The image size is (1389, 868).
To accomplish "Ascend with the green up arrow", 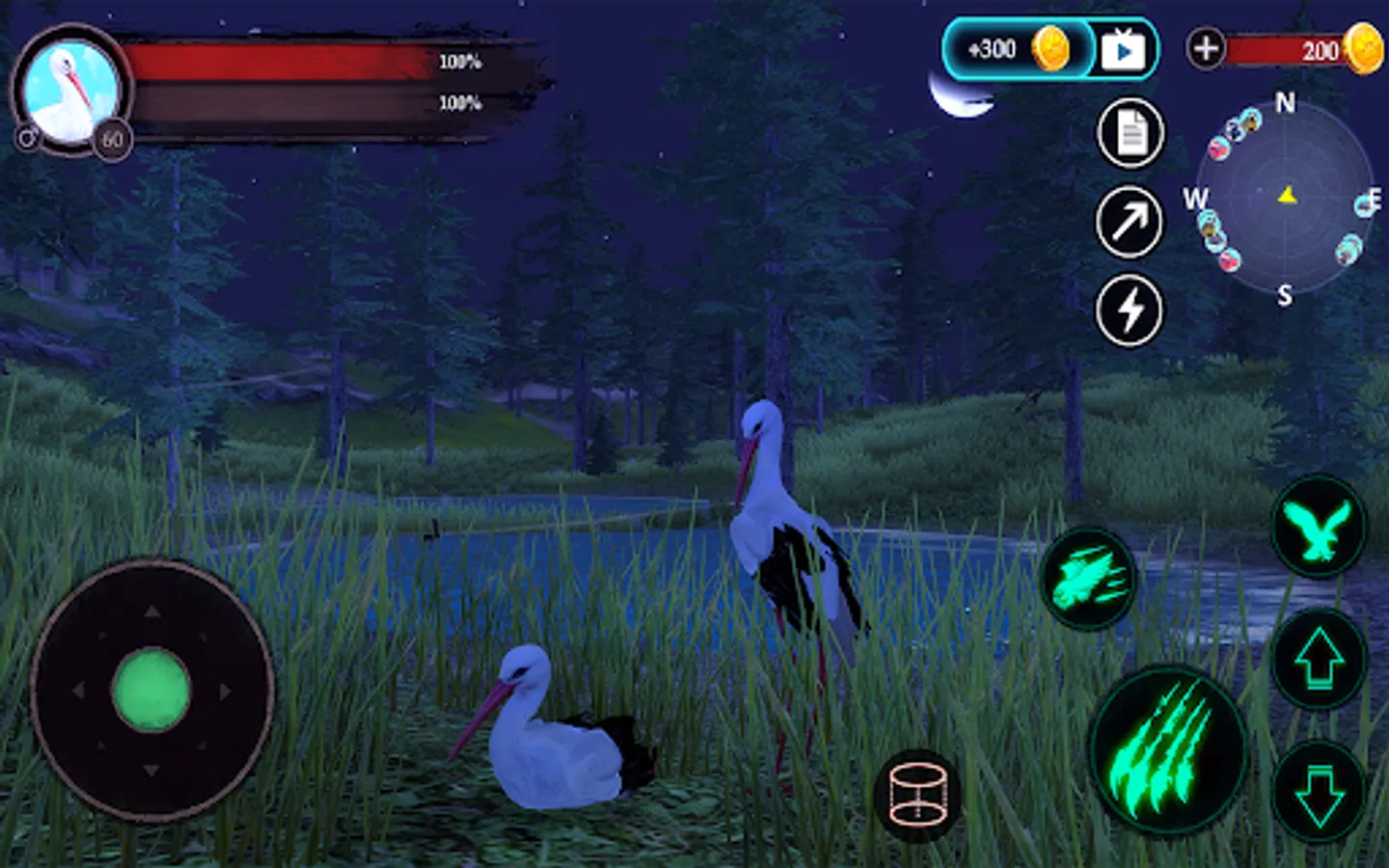I will pos(1319,660).
